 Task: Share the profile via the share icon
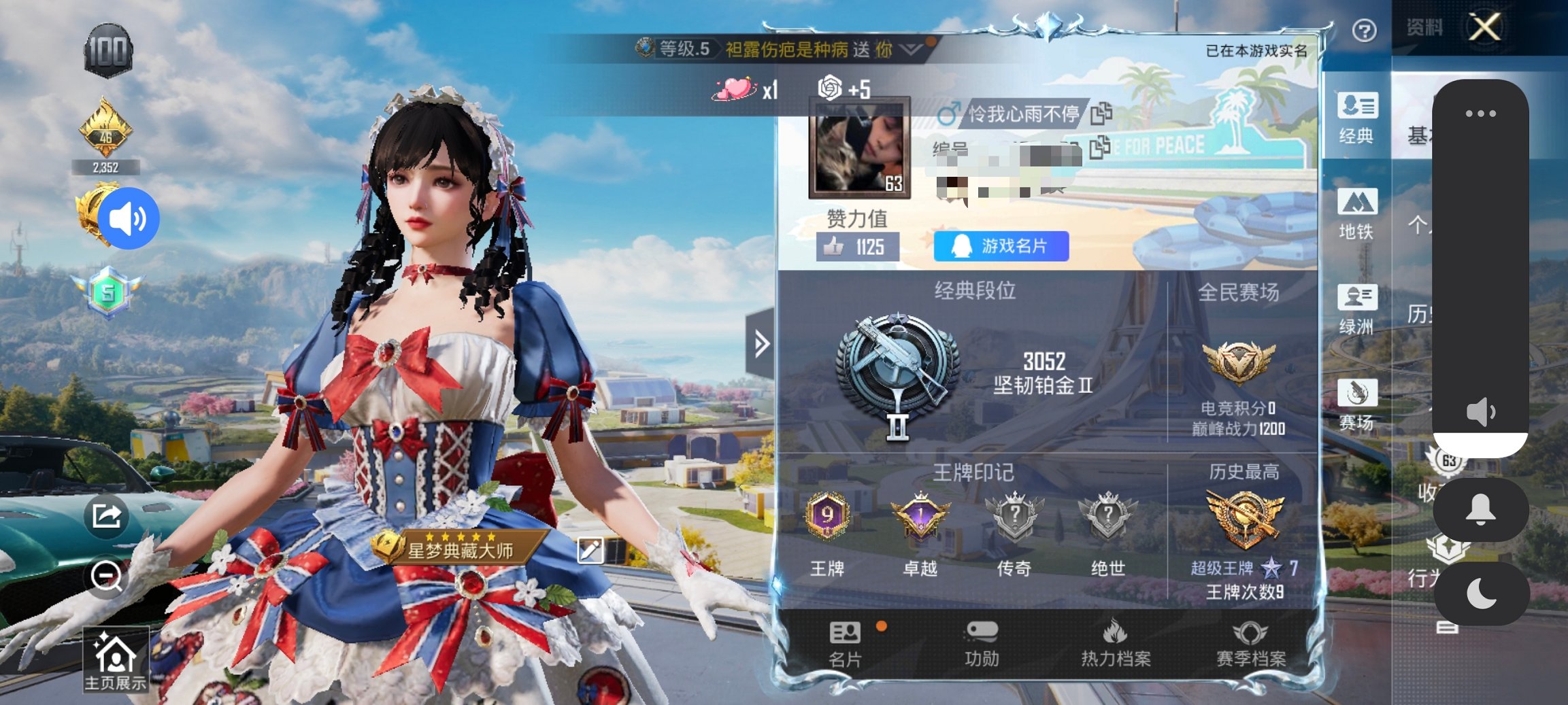(107, 517)
